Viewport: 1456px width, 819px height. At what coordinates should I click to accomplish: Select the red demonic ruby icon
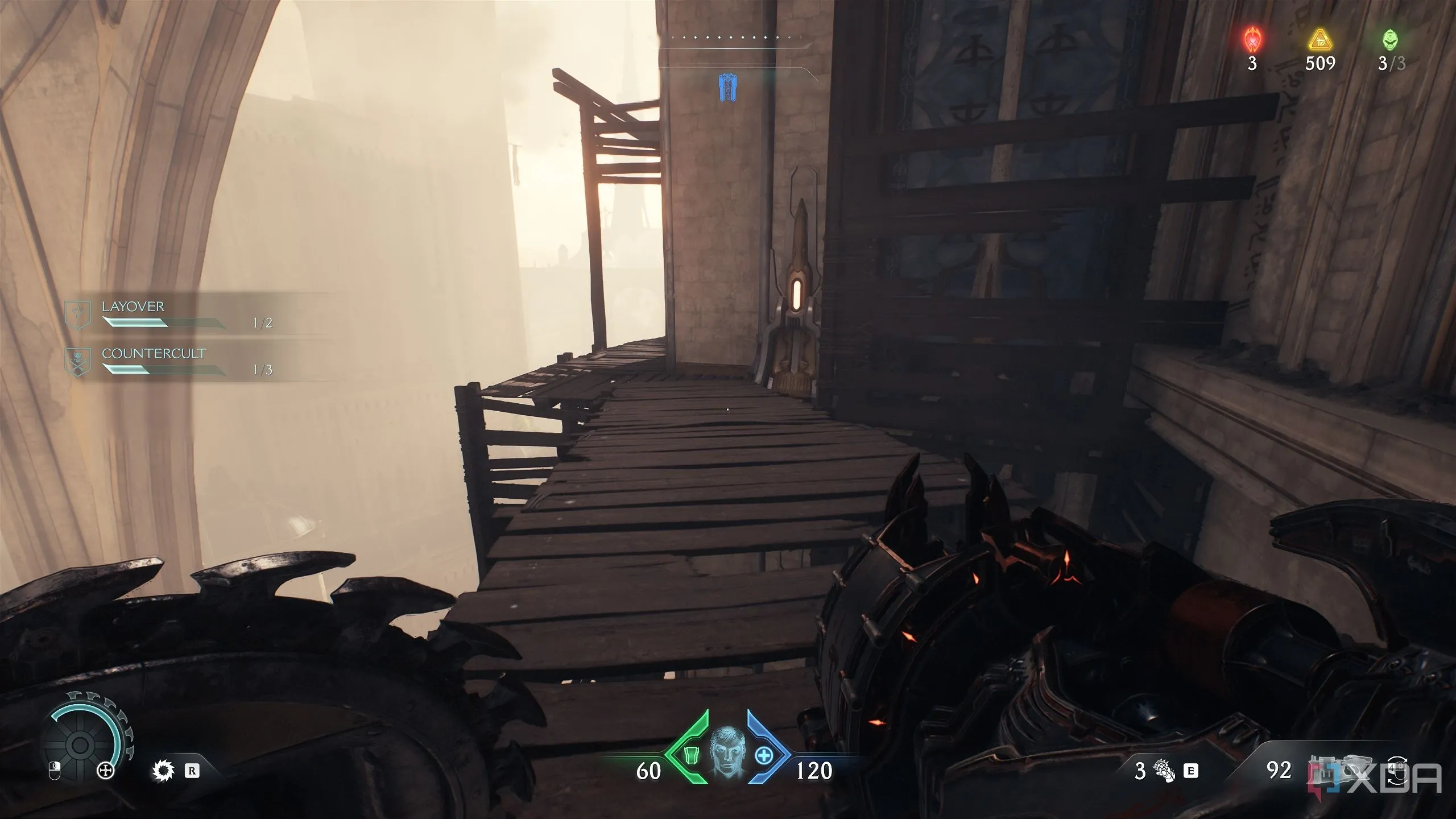click(x=1252, y=40)
